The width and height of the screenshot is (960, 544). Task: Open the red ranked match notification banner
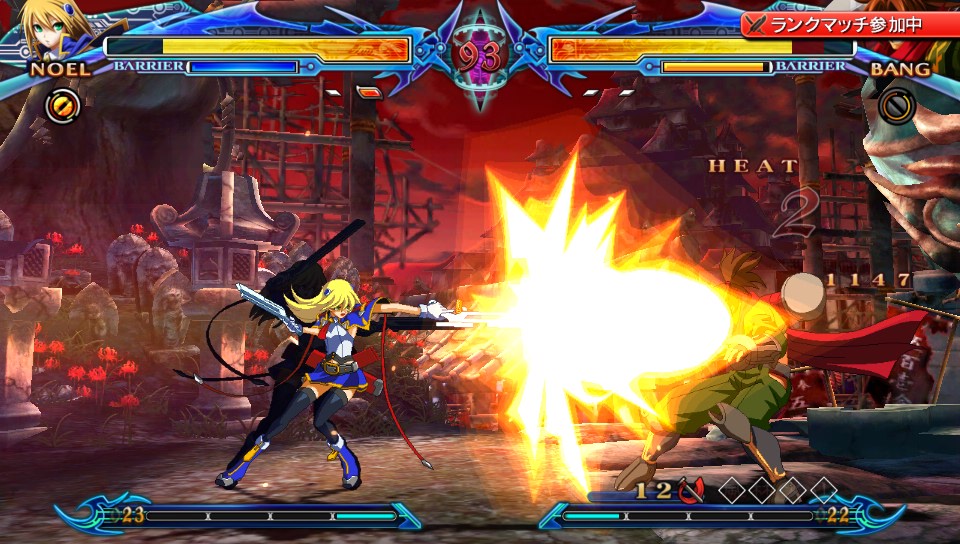(848, 24)
